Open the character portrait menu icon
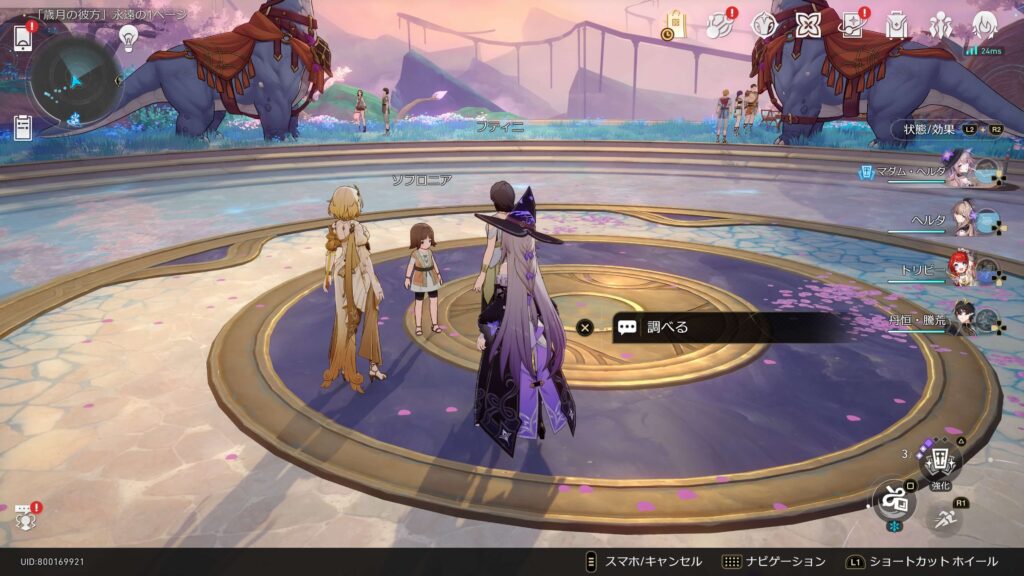1024x576 pixels. (985, 25)
